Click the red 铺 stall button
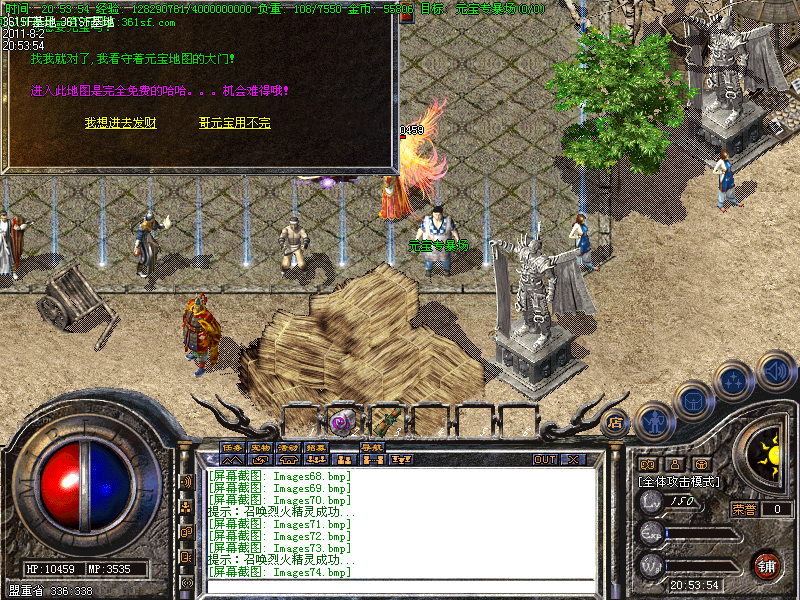 point(766,566)
